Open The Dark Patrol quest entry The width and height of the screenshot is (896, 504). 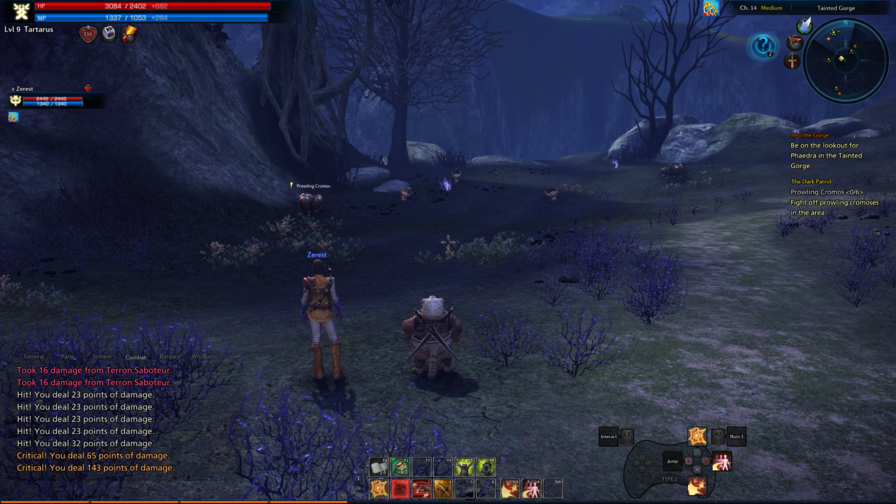pos(811,182)
